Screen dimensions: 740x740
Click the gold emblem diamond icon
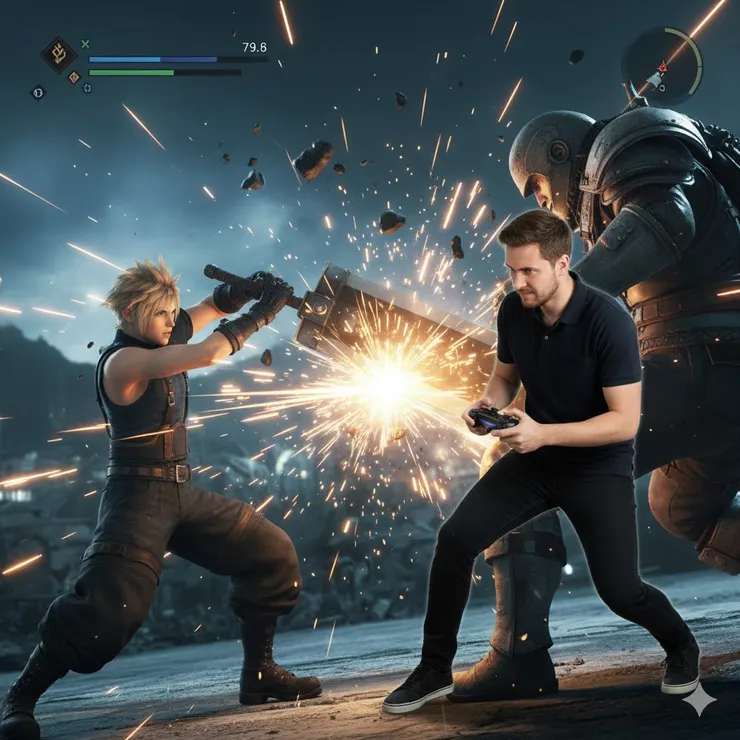point(58,53)
